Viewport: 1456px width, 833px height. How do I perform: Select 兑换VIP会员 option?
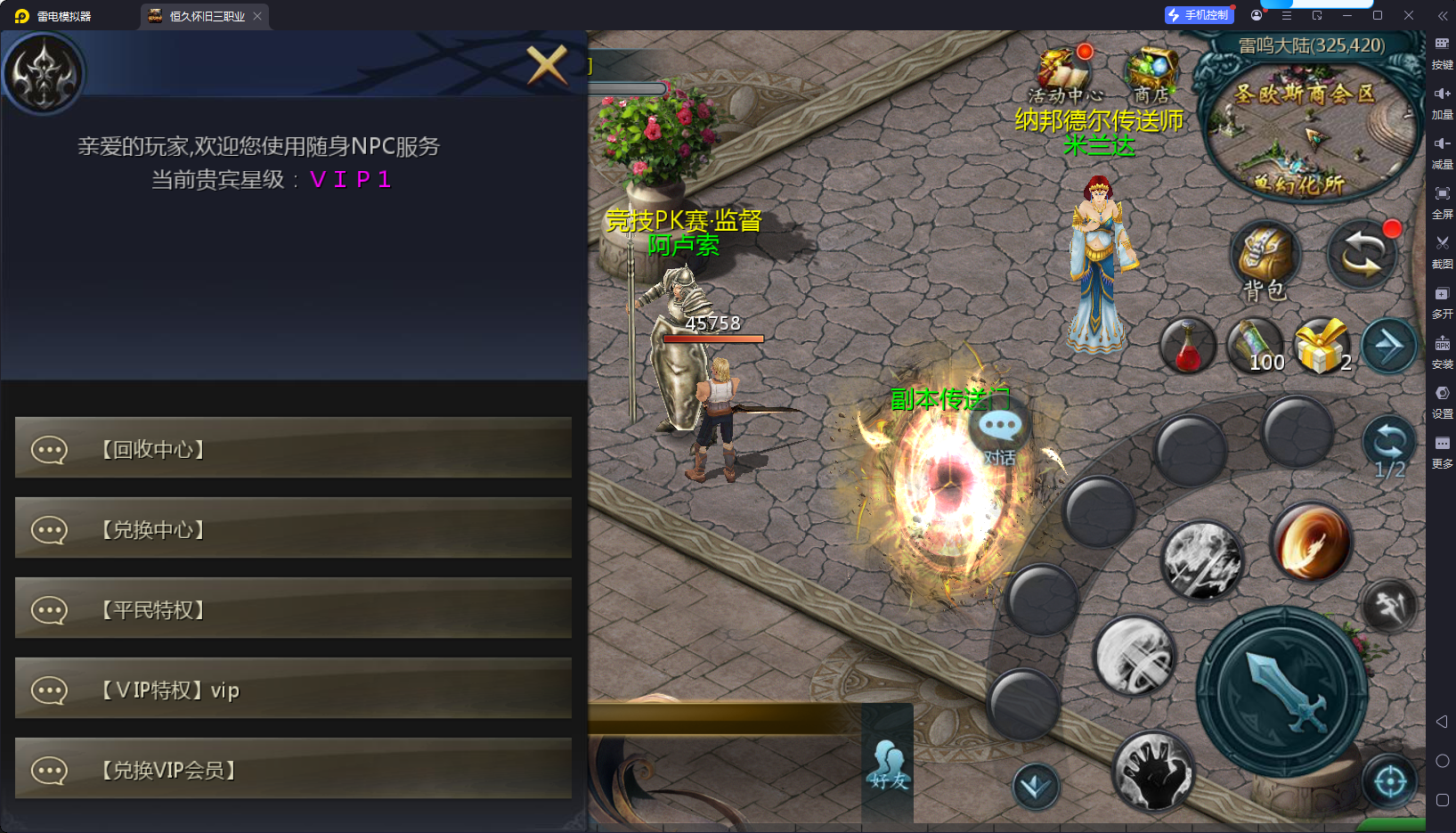coord(293,769)
